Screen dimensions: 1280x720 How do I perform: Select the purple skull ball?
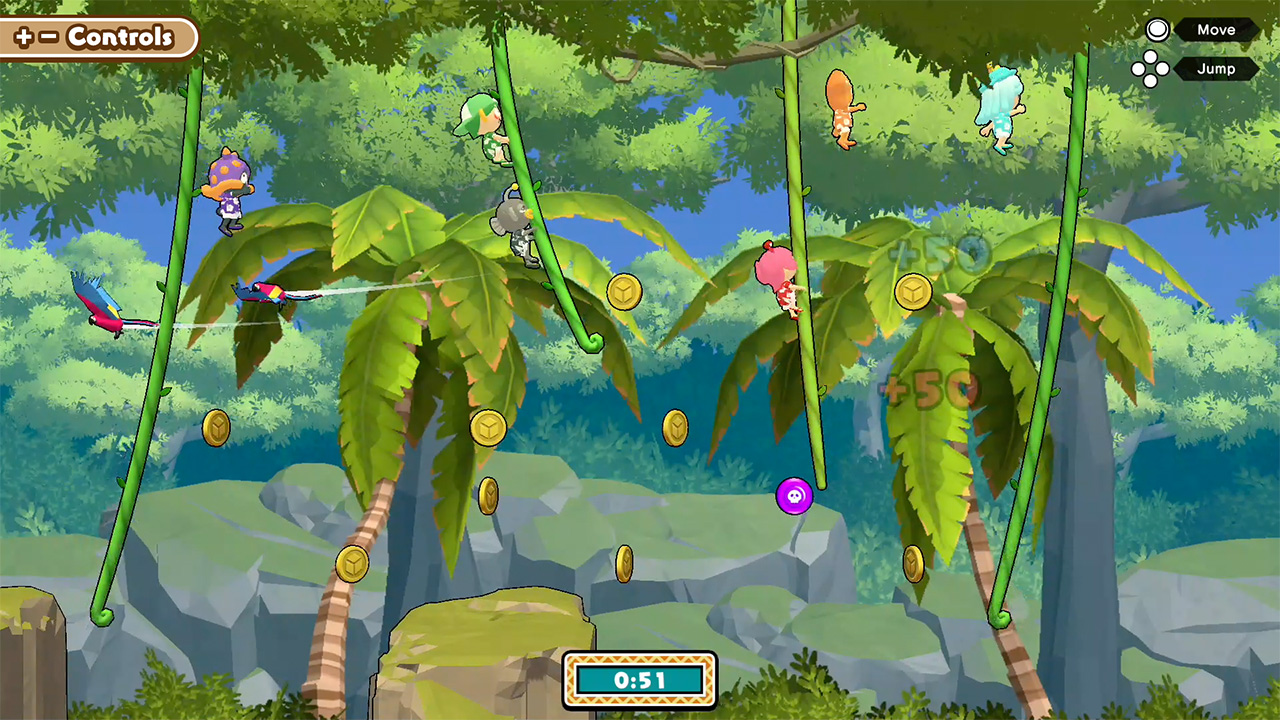pos(796,496)
